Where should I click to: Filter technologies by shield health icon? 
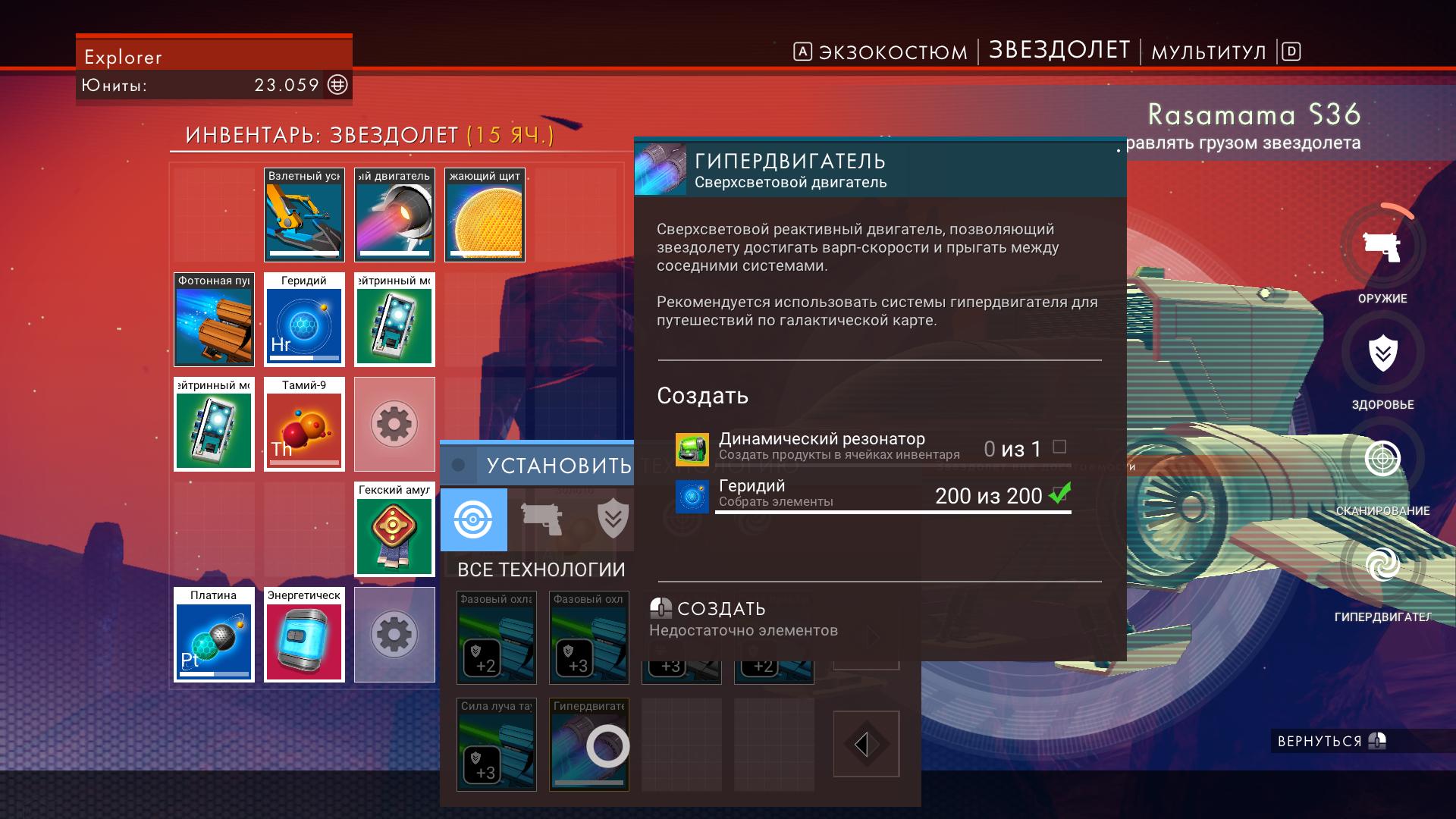click(612, 519)
